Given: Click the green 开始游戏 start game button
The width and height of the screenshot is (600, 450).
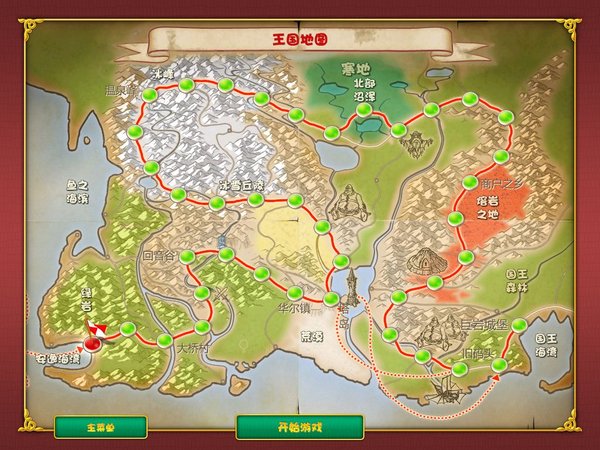Looking at the screenshot, I should pyautogui.click(x=299, y=427).
